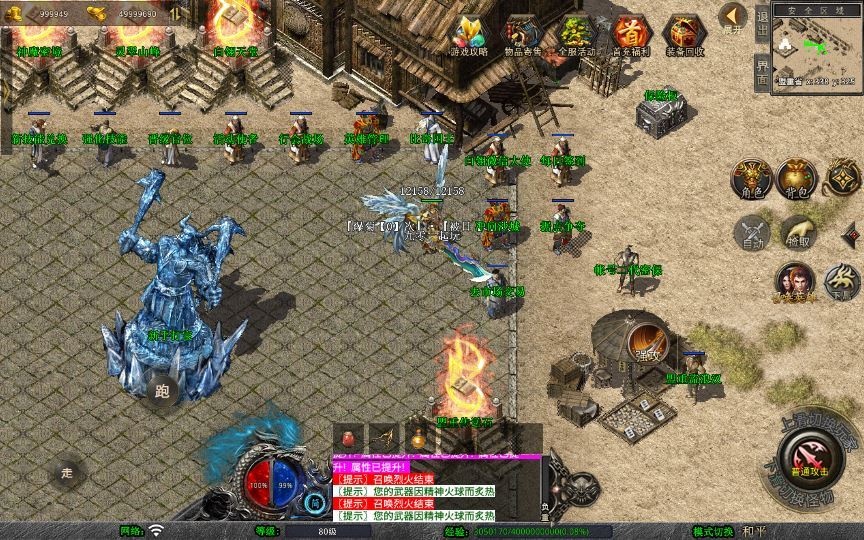
Task: Click the 展开 expand arrow button
Action: pos(733,17)
